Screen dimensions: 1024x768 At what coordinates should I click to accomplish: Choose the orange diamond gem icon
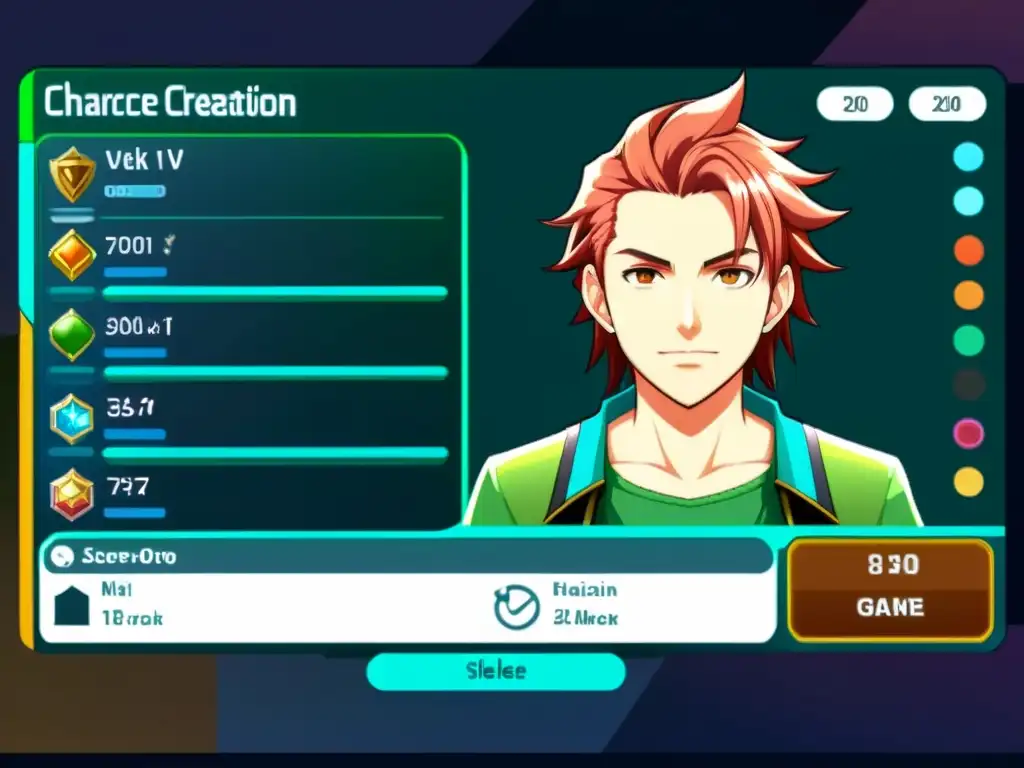[x=73, y=254]
